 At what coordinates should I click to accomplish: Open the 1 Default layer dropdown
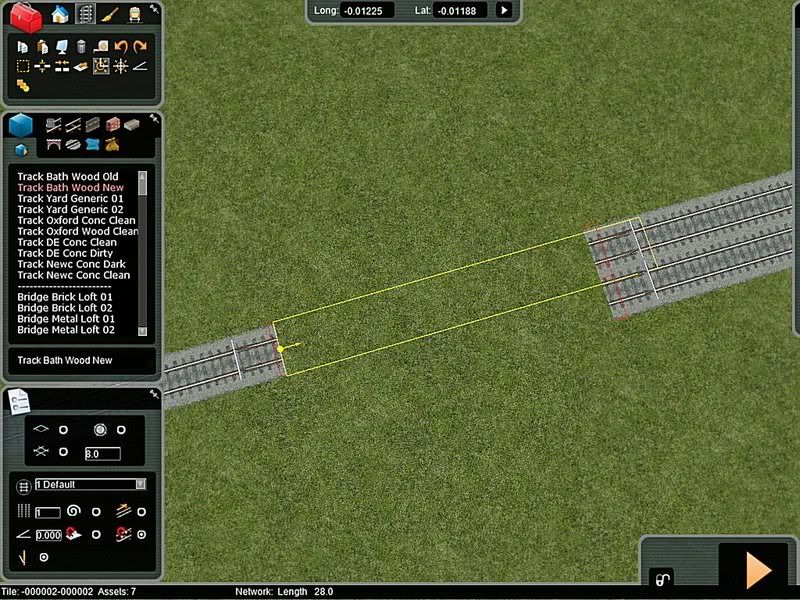90,484
